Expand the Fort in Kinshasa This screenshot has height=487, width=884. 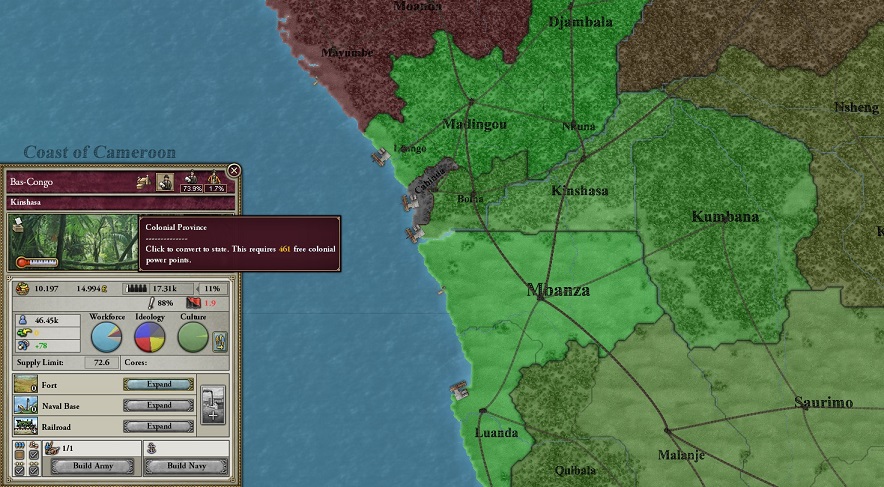pos(159,384)
